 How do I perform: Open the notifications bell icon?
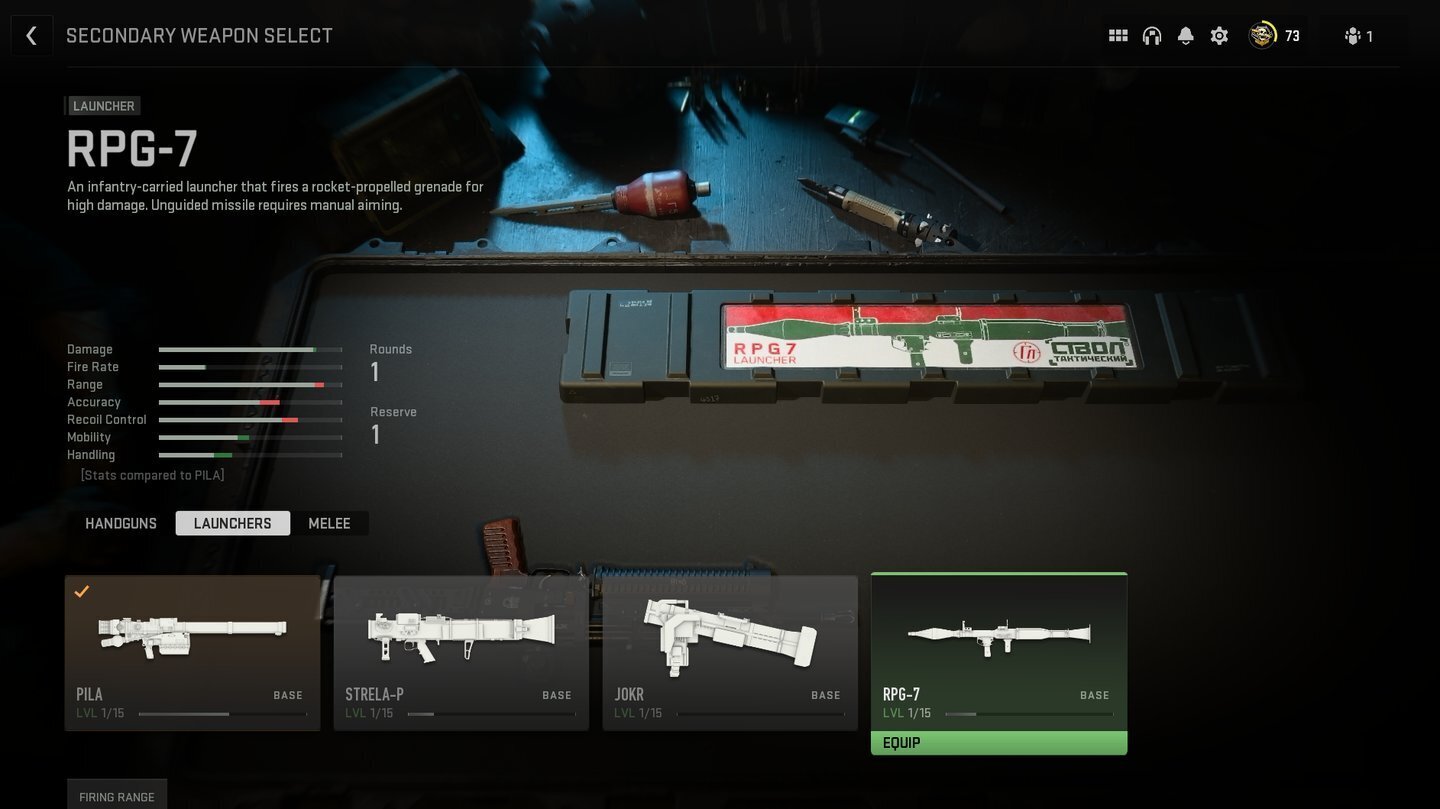1185,35
